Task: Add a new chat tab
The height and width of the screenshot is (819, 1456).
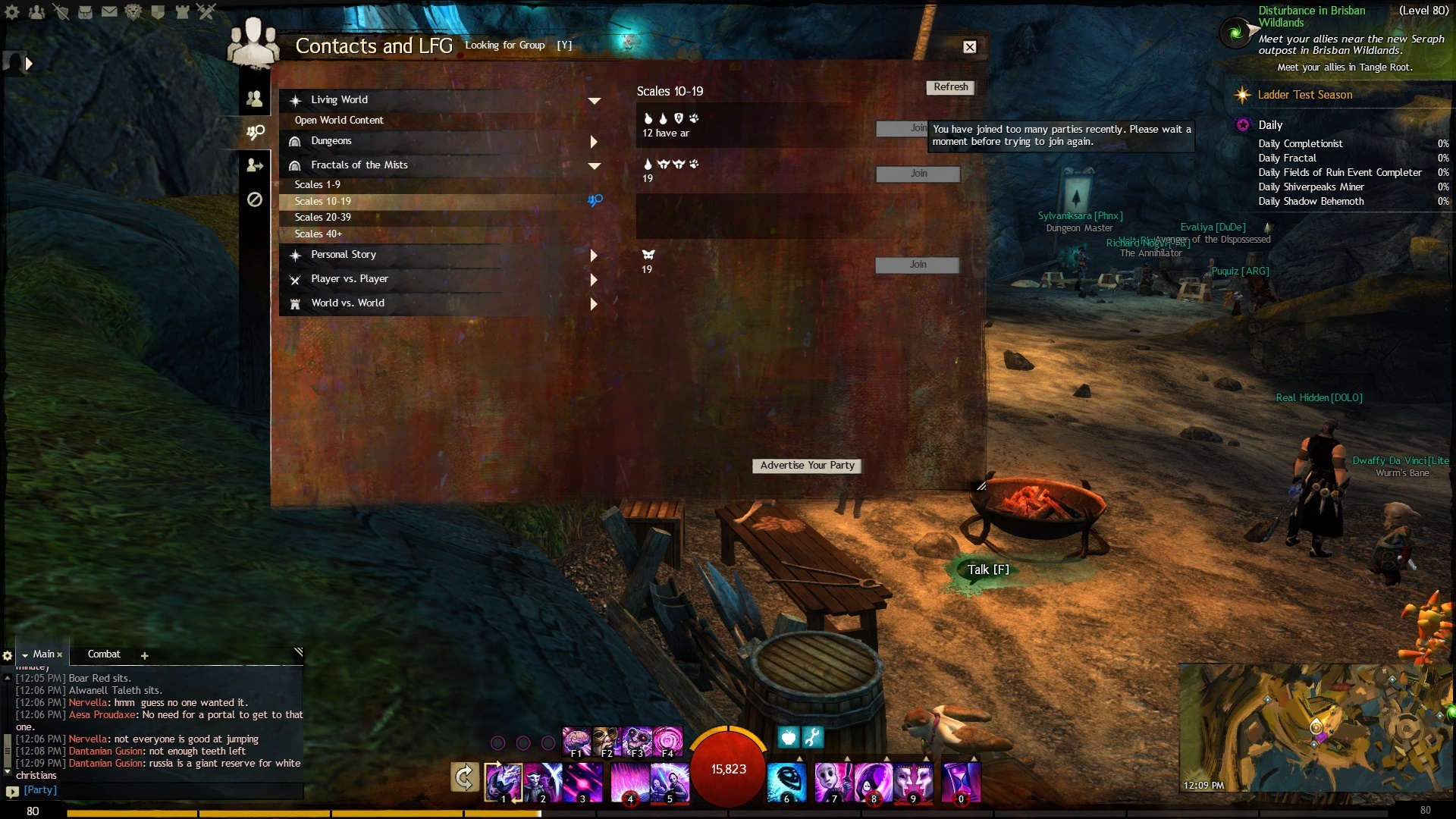Action: (x=145, y=655)
